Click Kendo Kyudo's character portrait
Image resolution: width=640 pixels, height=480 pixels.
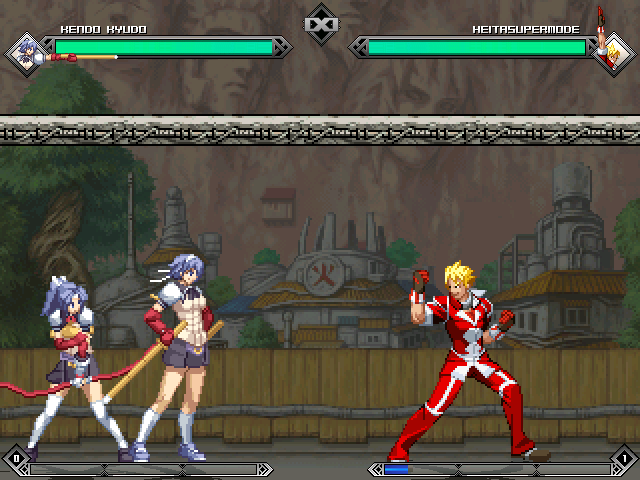click(x=26, y=52)
